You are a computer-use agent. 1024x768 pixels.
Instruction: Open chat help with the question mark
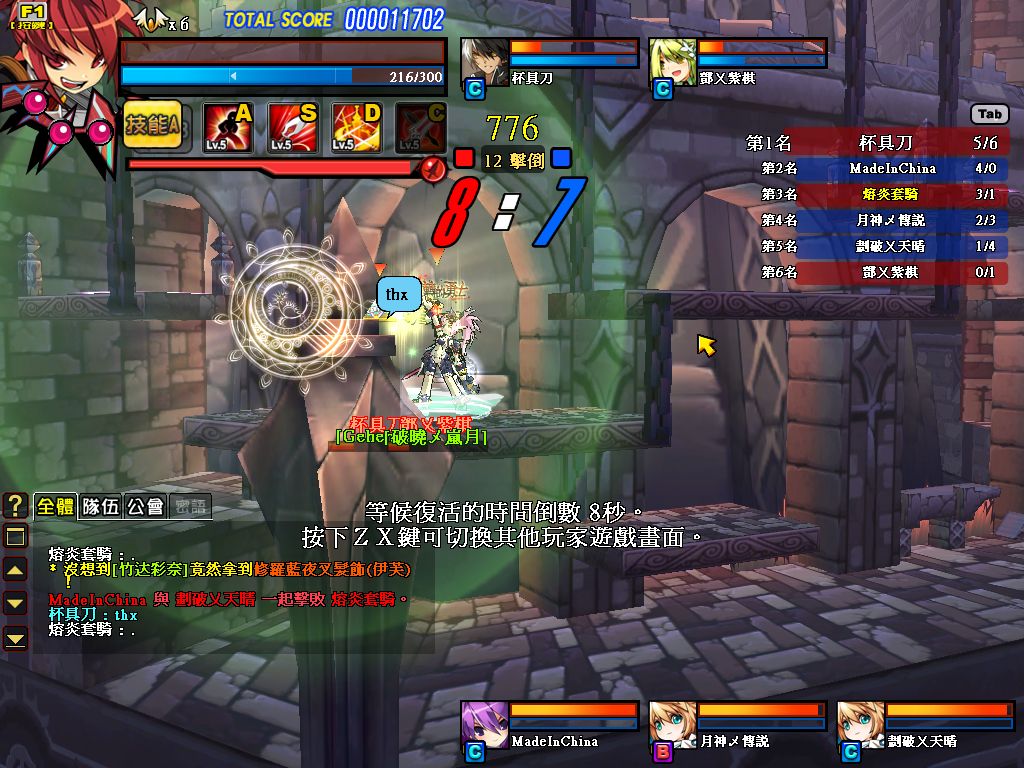pos(15,506)
